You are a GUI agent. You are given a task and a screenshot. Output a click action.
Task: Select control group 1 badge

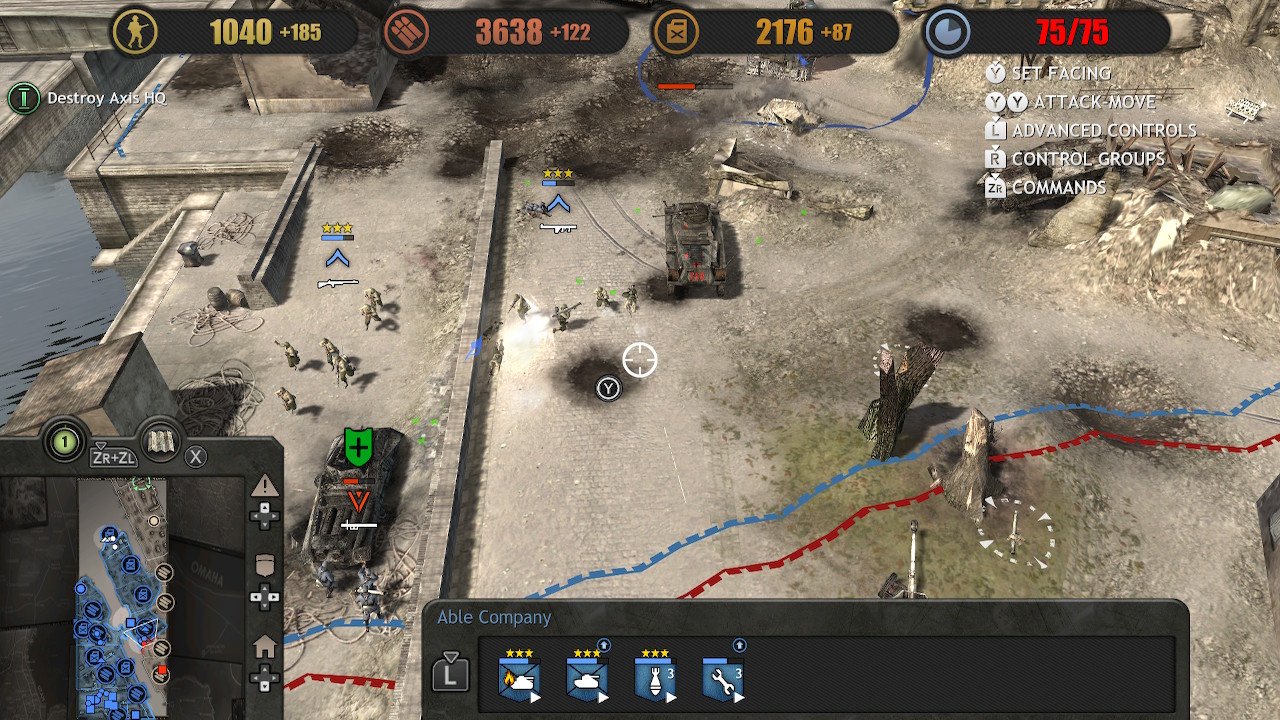[65, 440]
